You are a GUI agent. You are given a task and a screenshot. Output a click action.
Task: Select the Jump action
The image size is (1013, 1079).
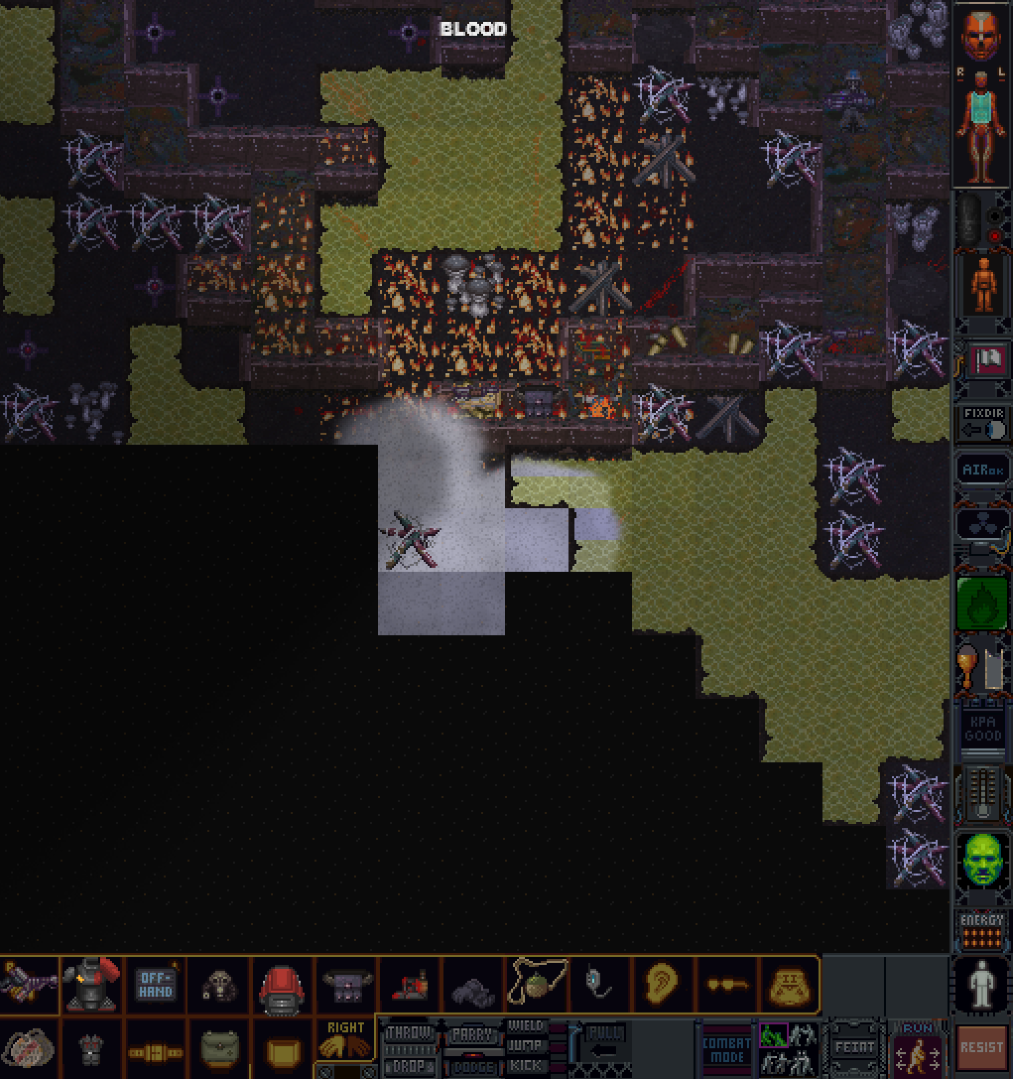(x=526, y=1045)
